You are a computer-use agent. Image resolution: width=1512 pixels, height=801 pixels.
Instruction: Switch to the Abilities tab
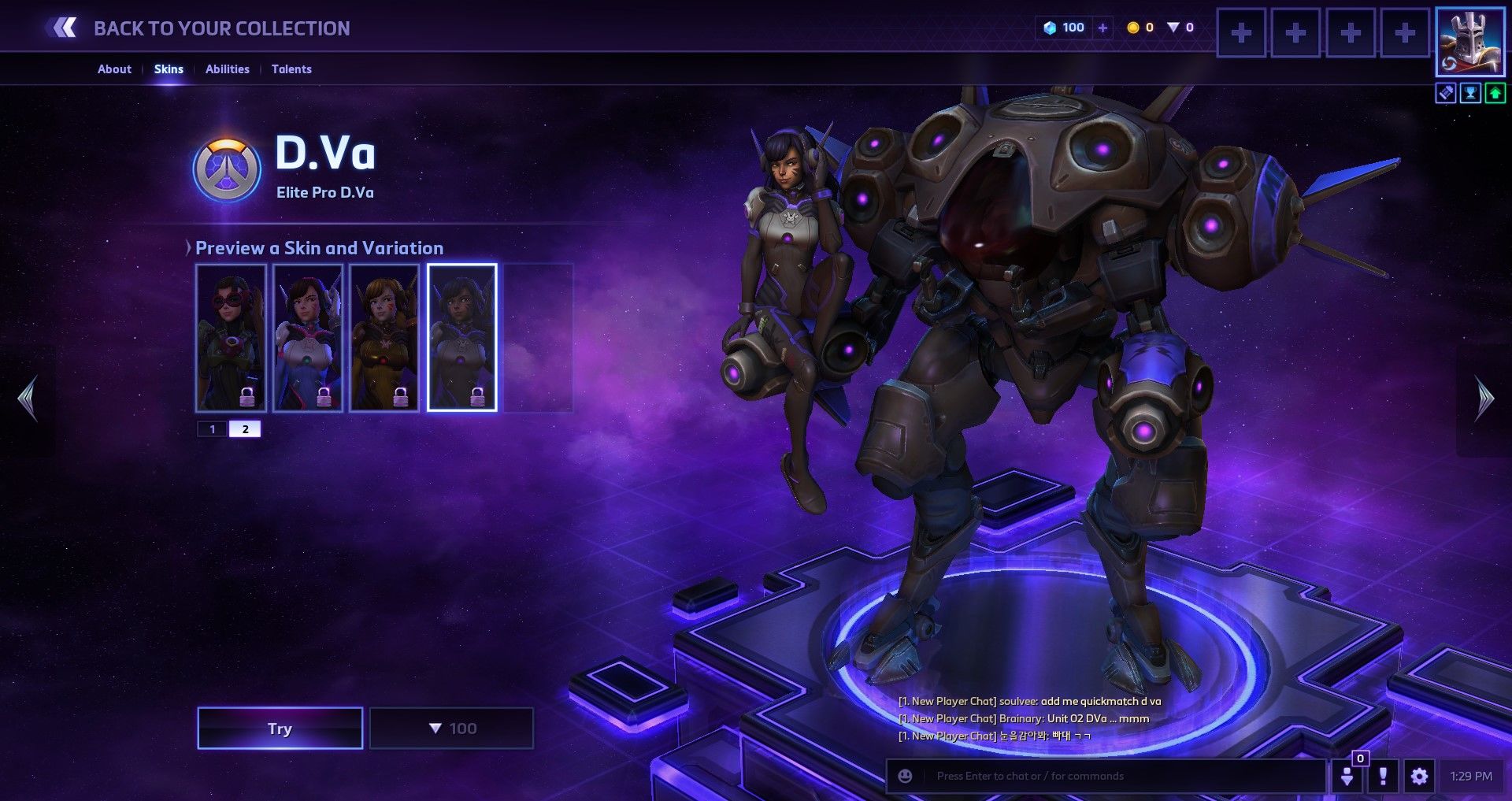point(227,69)
